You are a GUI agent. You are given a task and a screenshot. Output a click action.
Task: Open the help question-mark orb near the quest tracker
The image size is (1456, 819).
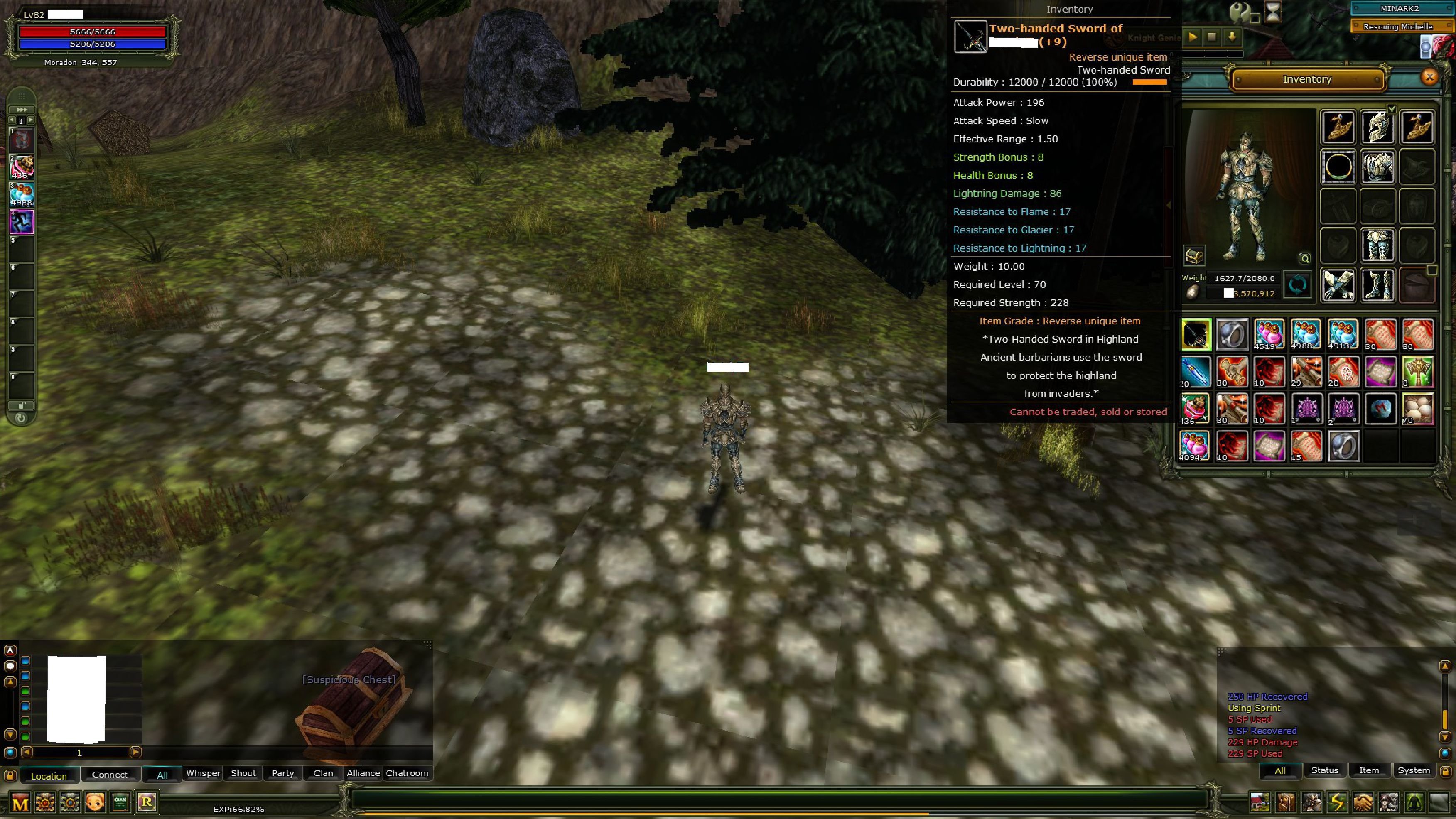coord(1239,11)
